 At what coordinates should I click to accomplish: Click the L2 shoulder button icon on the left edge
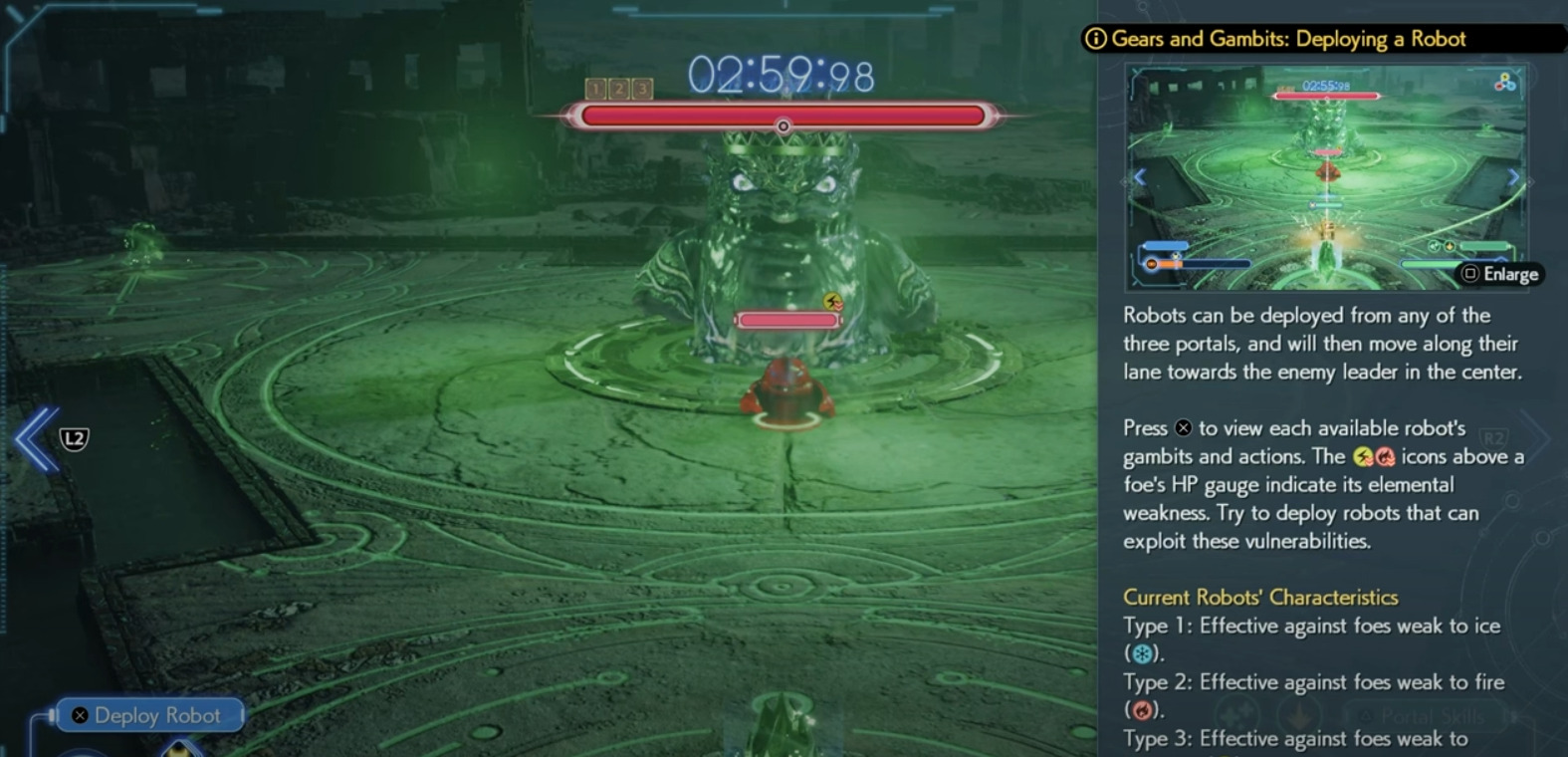point(75,438)
